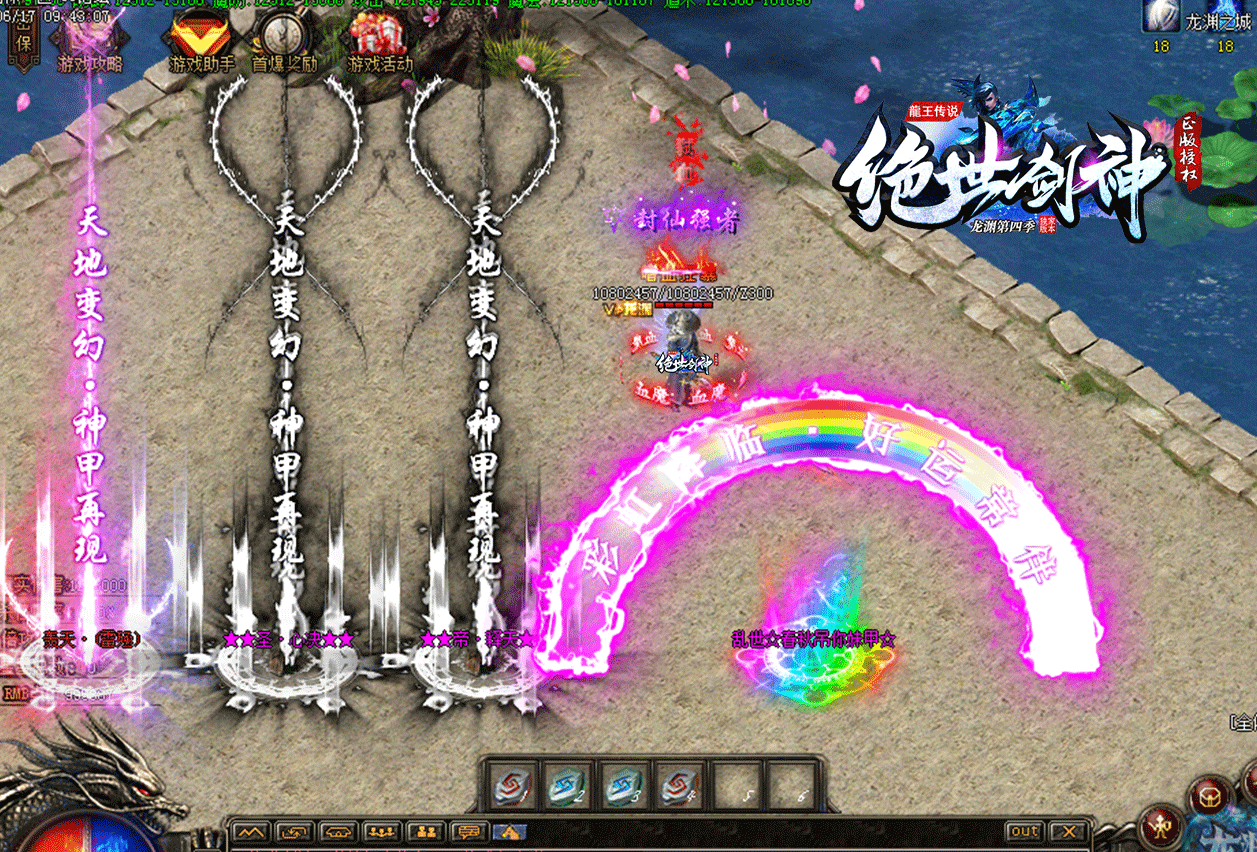Click the highlighted blue chat bar button
The height and width of the screenshot is (852, 1257).
[509, 832]
